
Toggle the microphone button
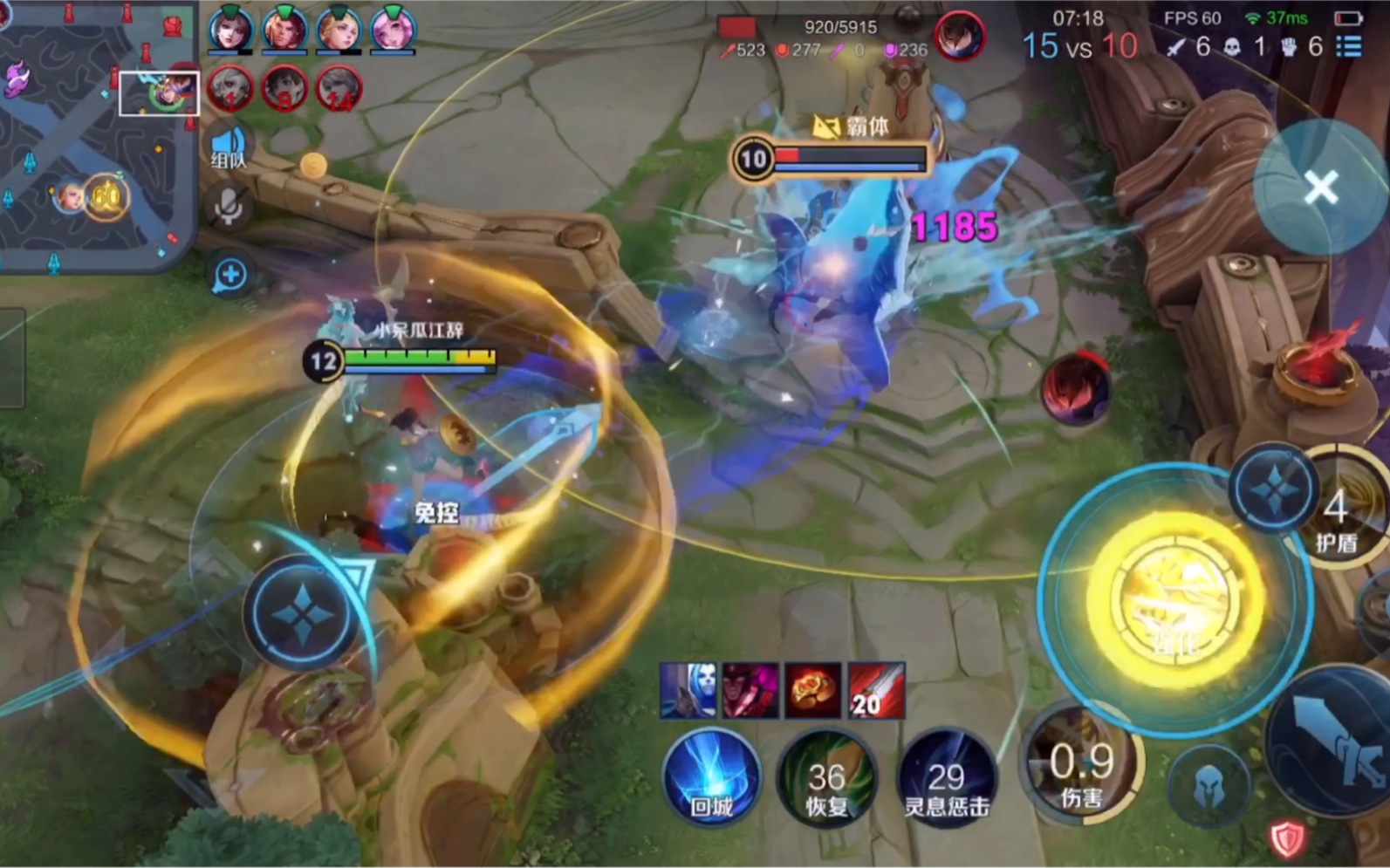point(229,208)
